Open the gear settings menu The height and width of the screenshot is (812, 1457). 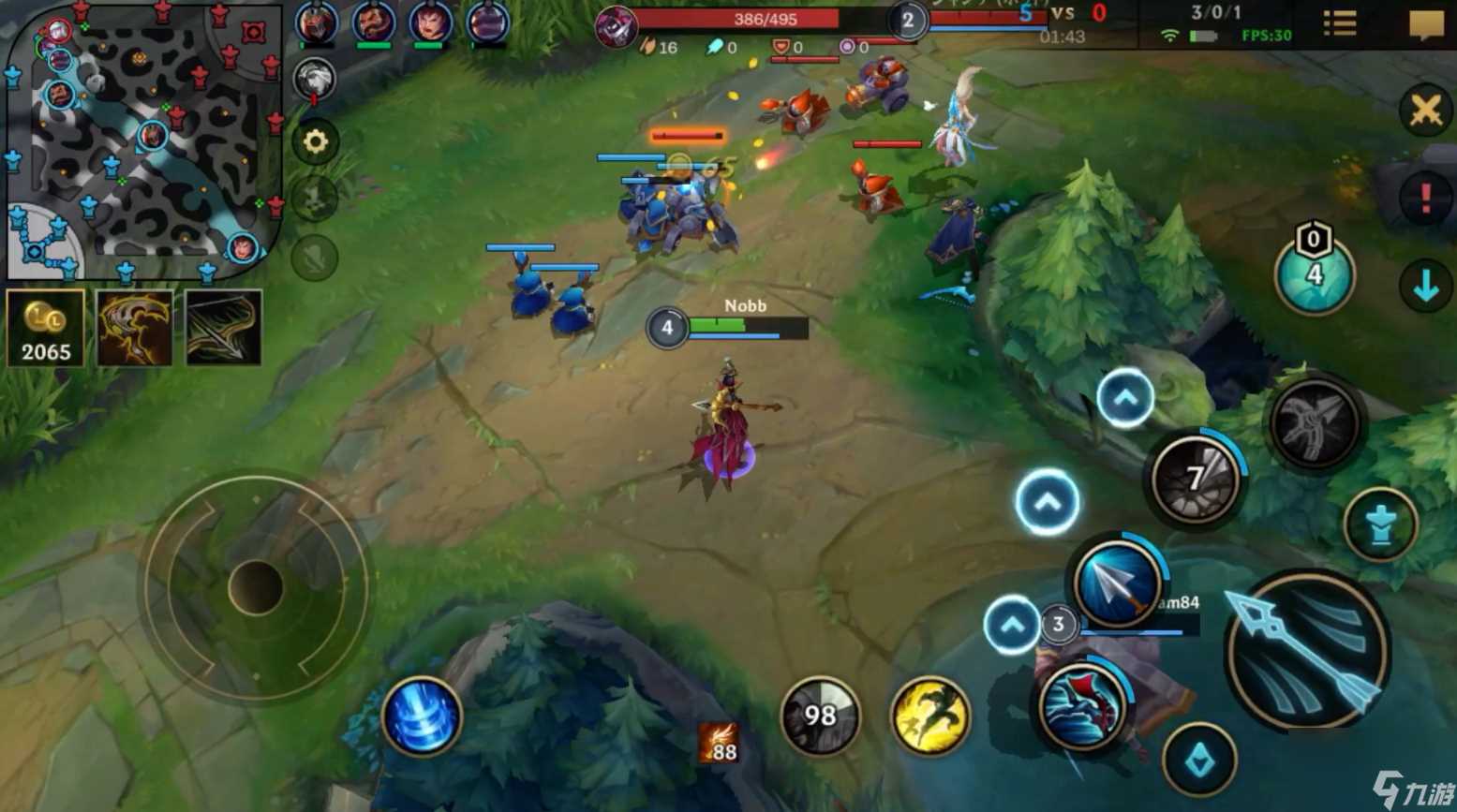[316, 141]
